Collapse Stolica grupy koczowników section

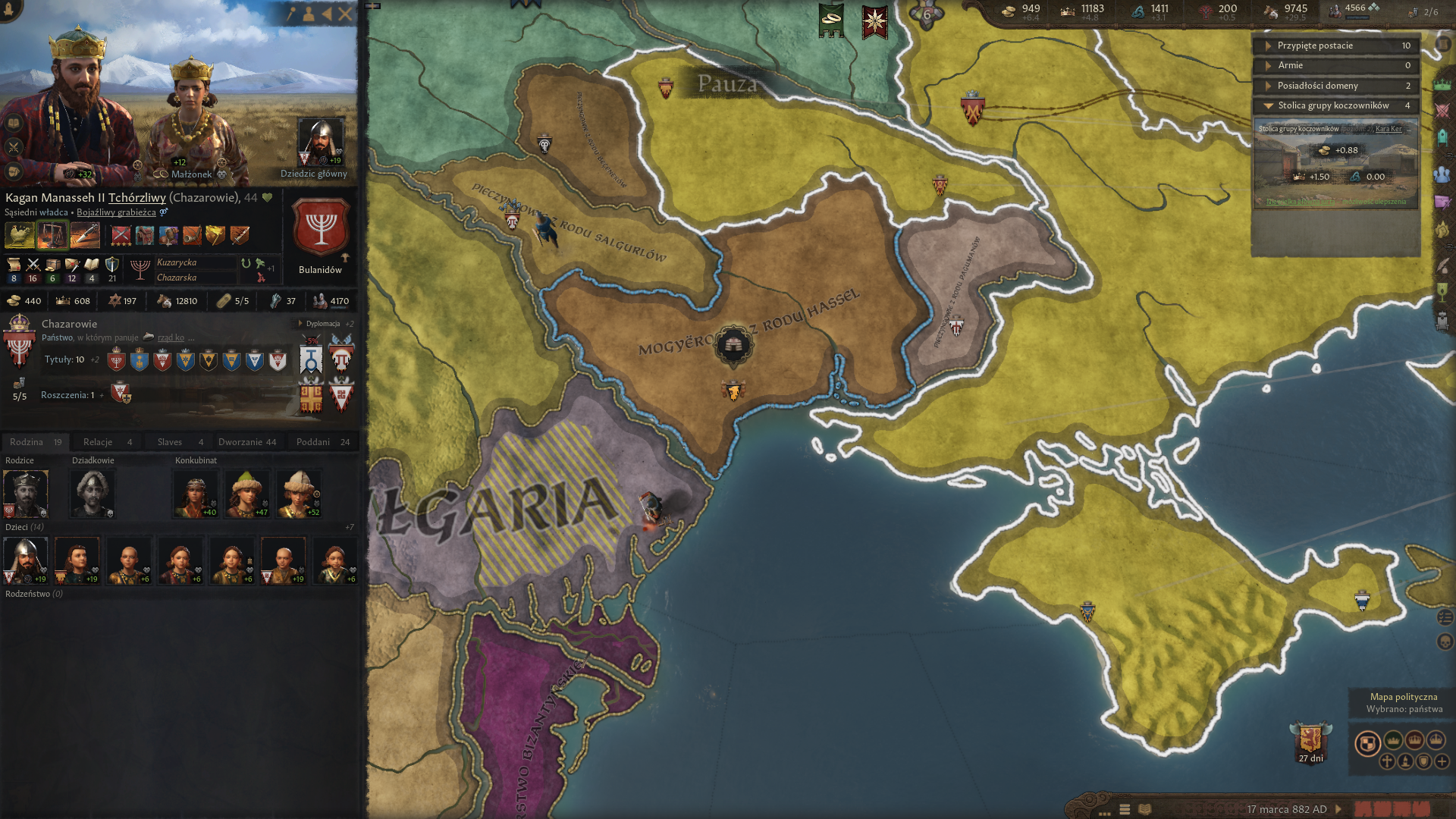pos(1335,105)
